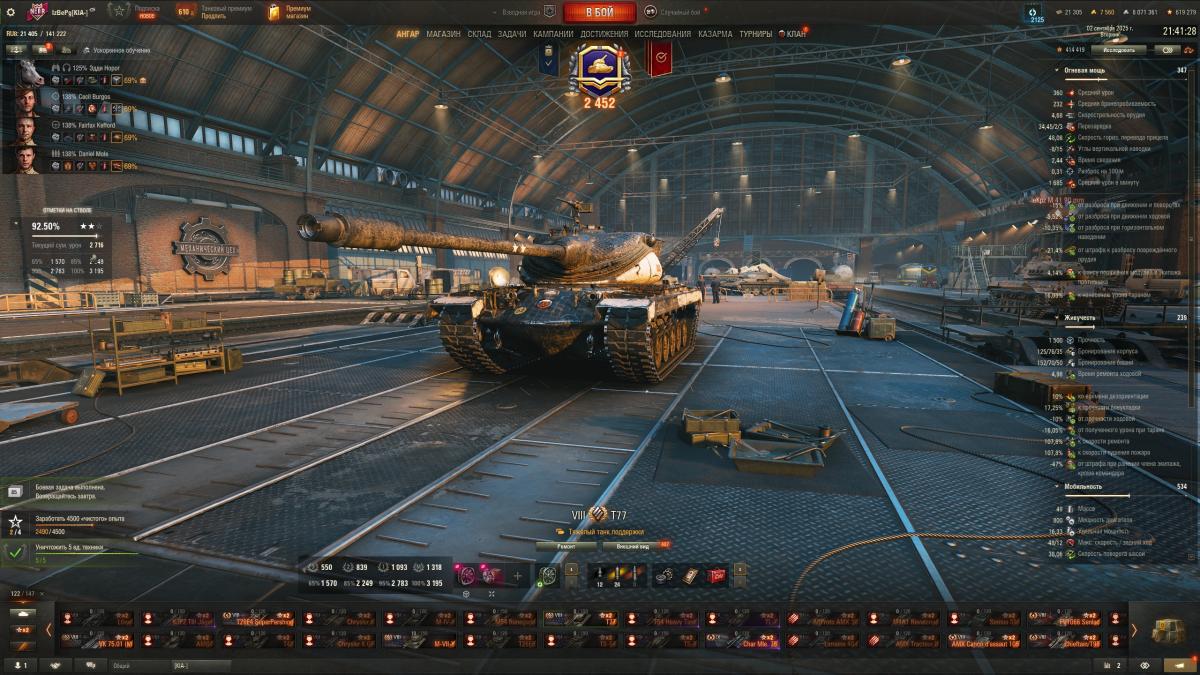The height and width of the screenshot is (675, 1200).
Task: Open the Премиум магазин
Action: (x=289, y=12)
